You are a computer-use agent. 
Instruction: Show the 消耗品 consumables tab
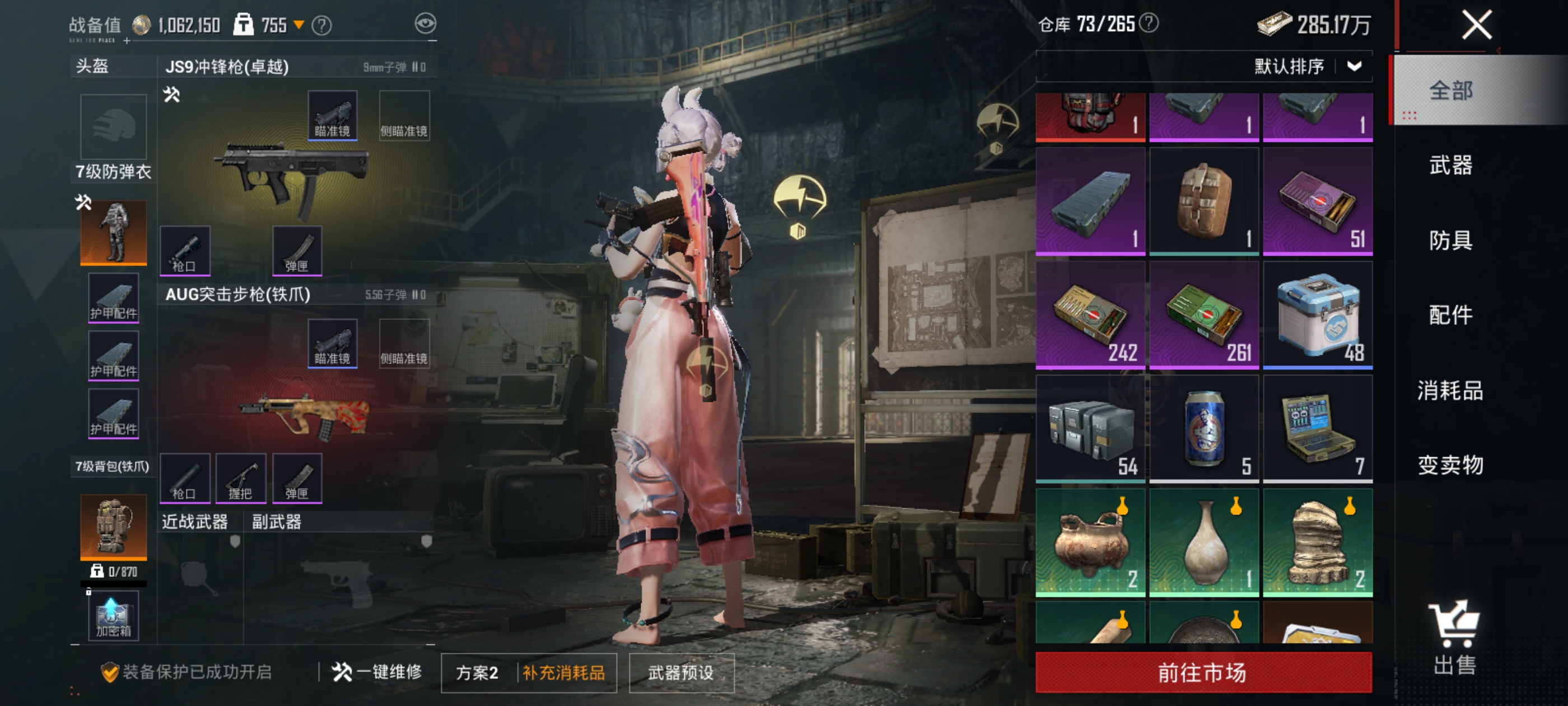point(1450,391)
